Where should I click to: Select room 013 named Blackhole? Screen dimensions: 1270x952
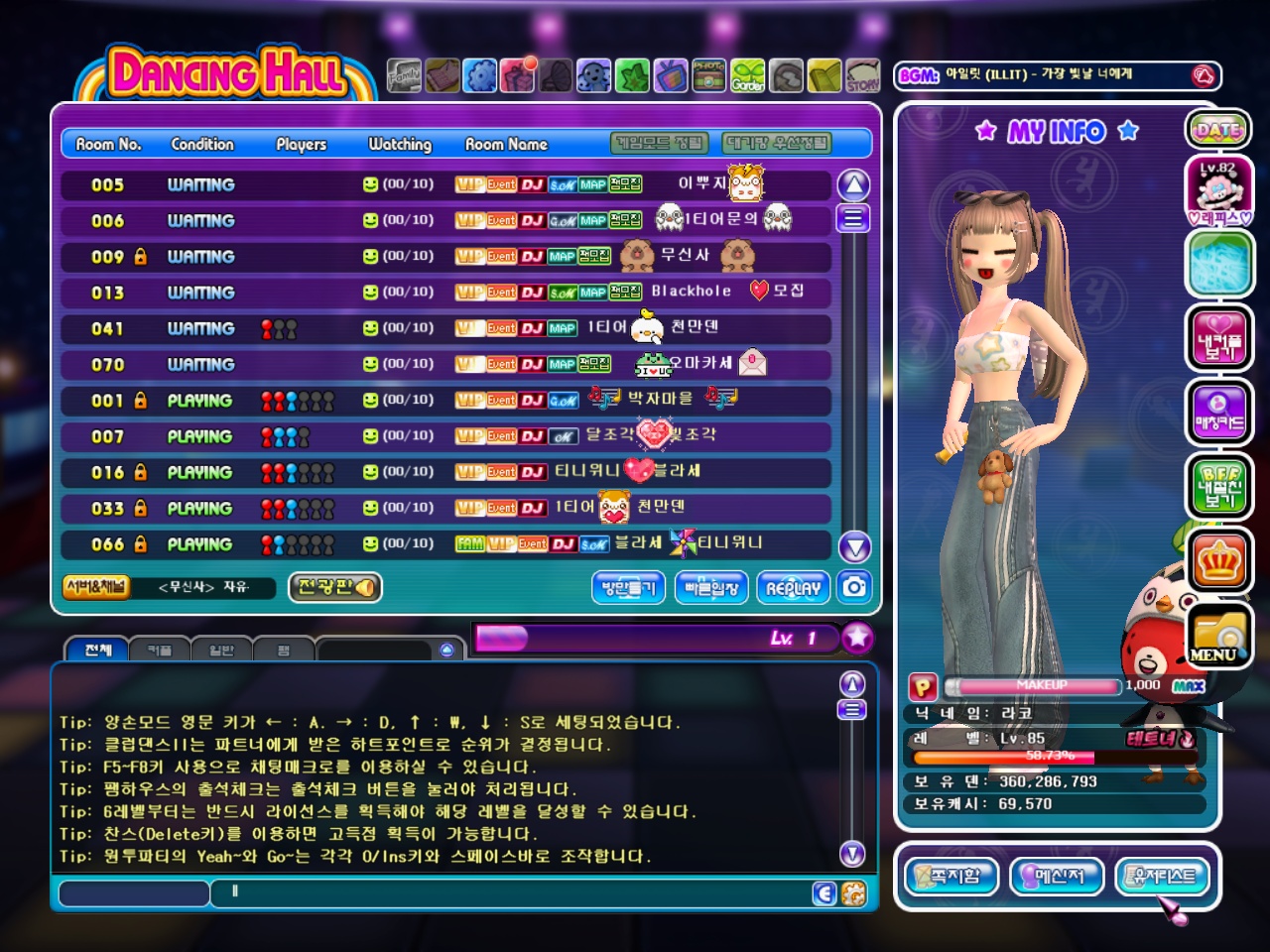[x=446, y=293]
